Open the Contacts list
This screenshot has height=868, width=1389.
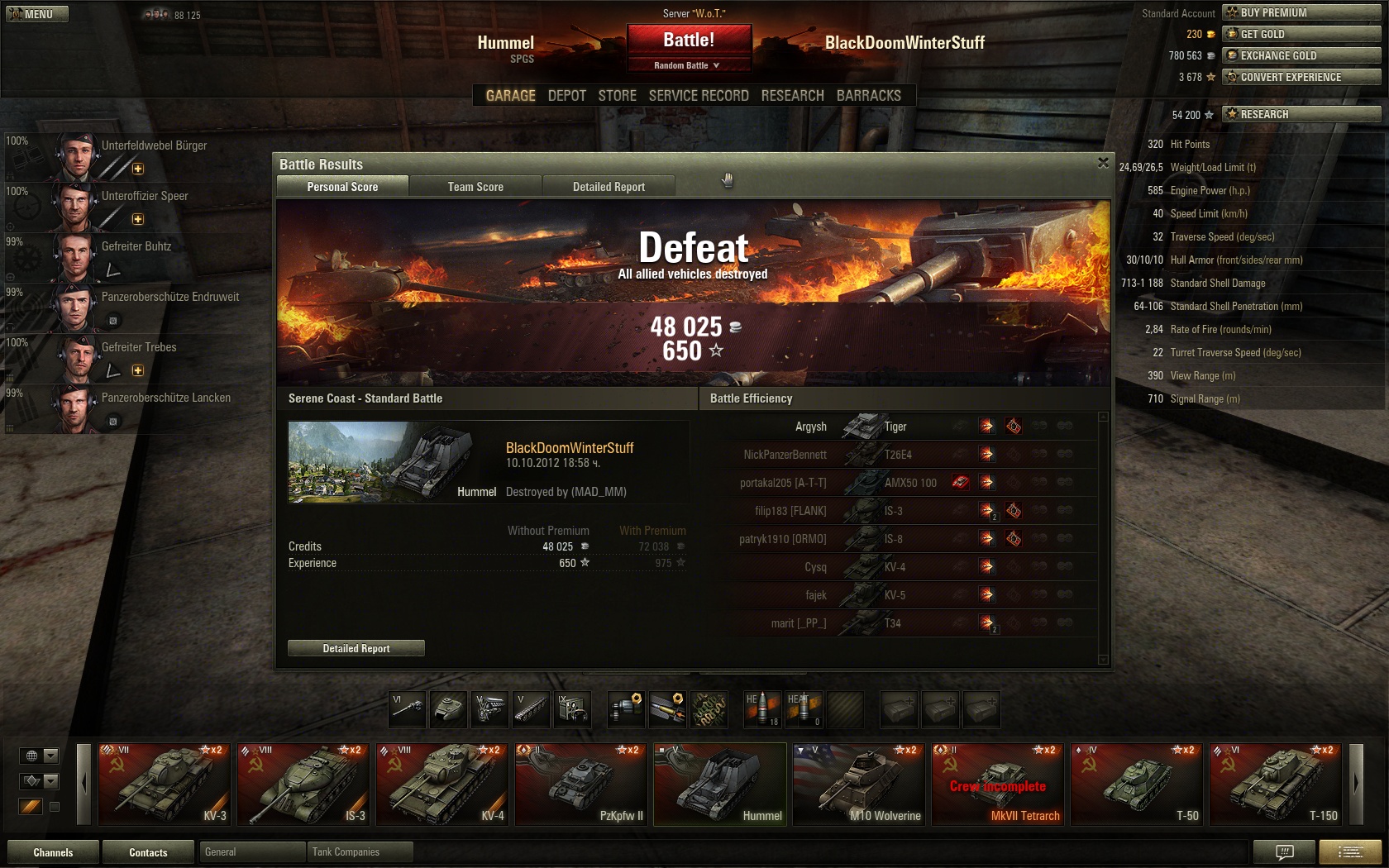(148, 852)
